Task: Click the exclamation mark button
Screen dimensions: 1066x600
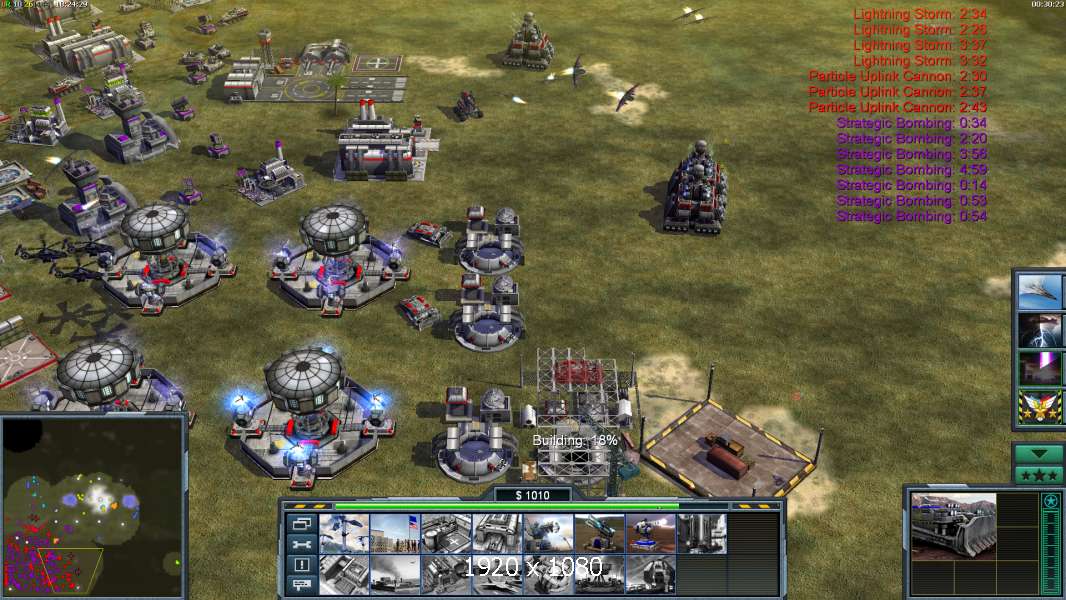Action: pos(301,565)
